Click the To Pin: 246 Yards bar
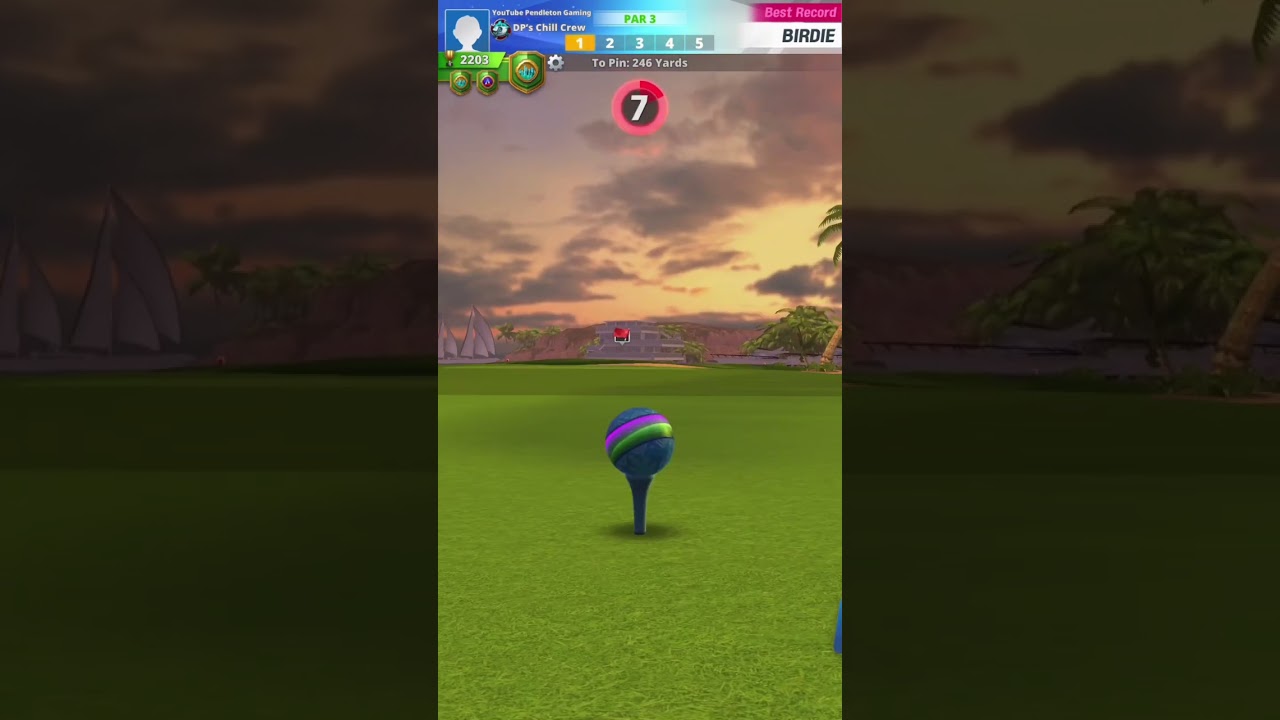1280x720 pixels. coord(640,63)
